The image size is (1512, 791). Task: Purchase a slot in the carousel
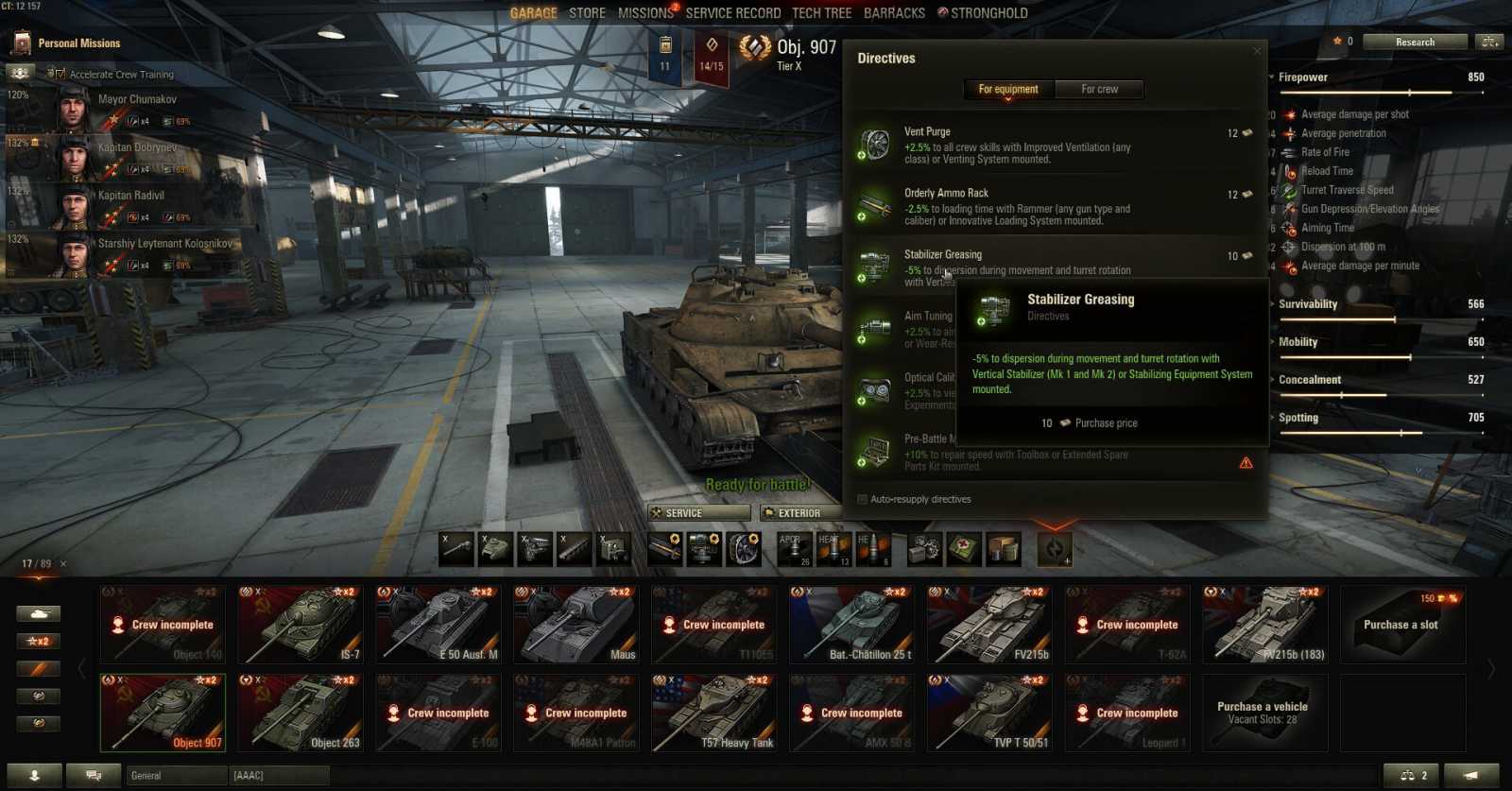(1400, 624)
